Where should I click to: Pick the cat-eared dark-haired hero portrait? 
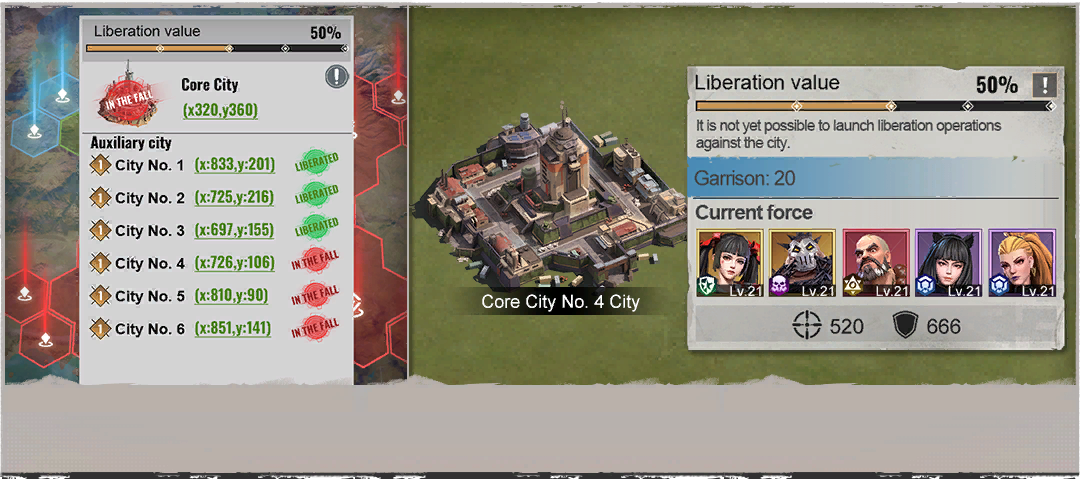coord(949,263)
